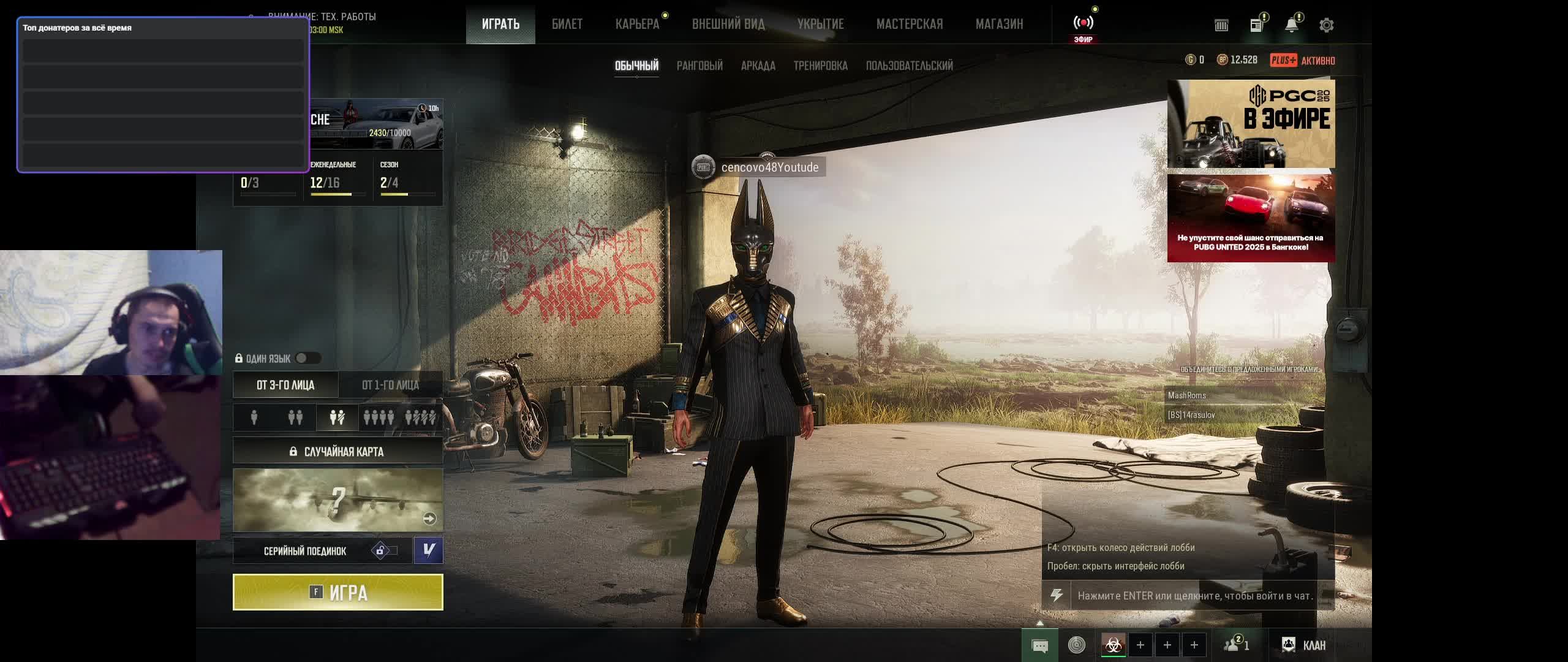Switch to ПОЛЬЗОВАТЕЛЬСКИЙ match tab

pos(909,66)
